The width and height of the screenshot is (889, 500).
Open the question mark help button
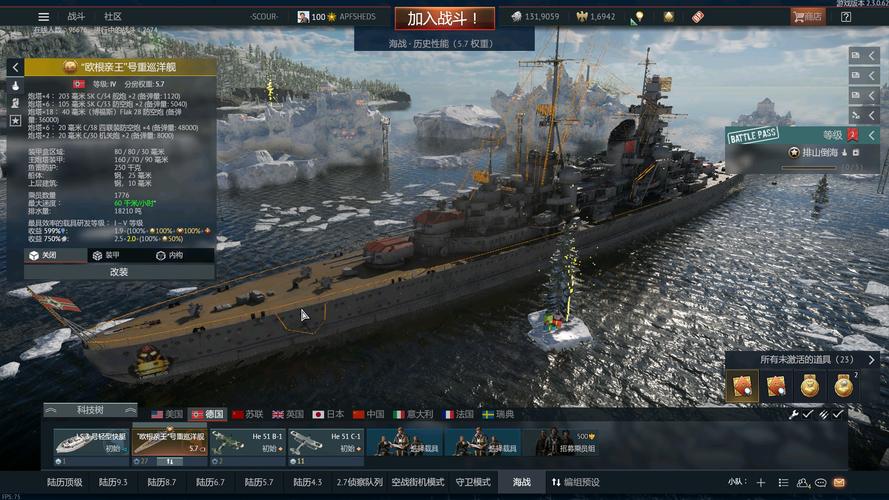point(846,17)
